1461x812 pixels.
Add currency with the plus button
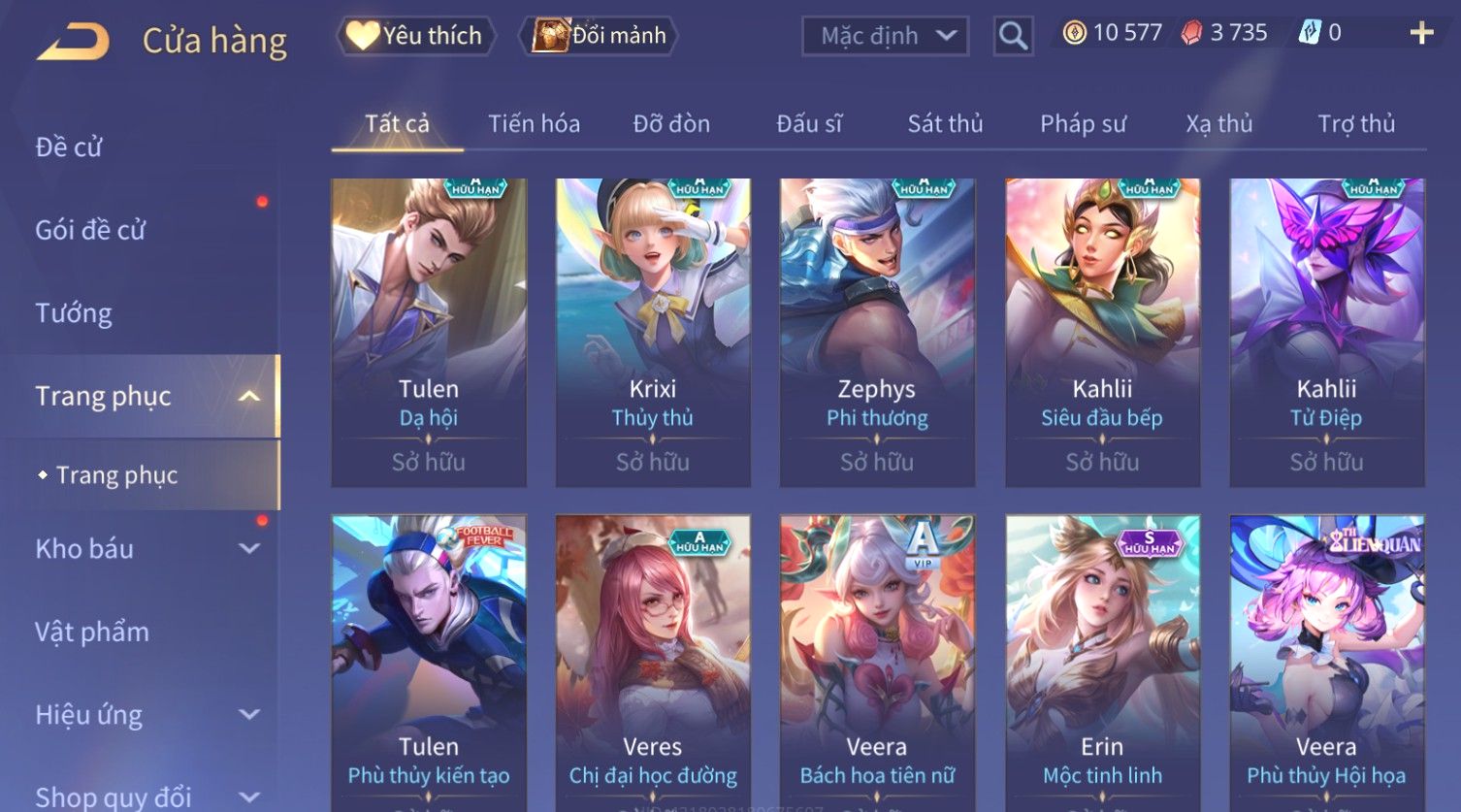tap(1421, 34)
